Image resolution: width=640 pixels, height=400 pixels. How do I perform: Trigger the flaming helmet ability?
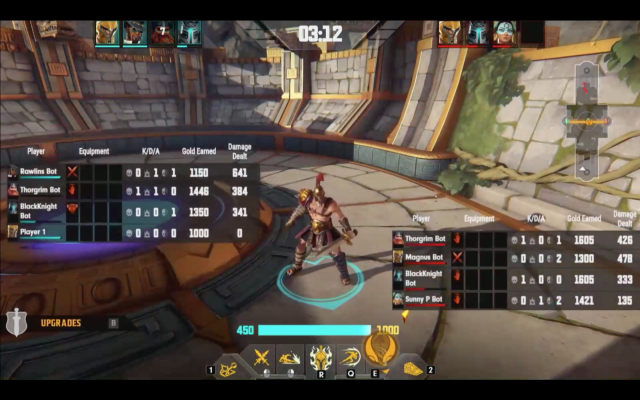pos(320,356)
